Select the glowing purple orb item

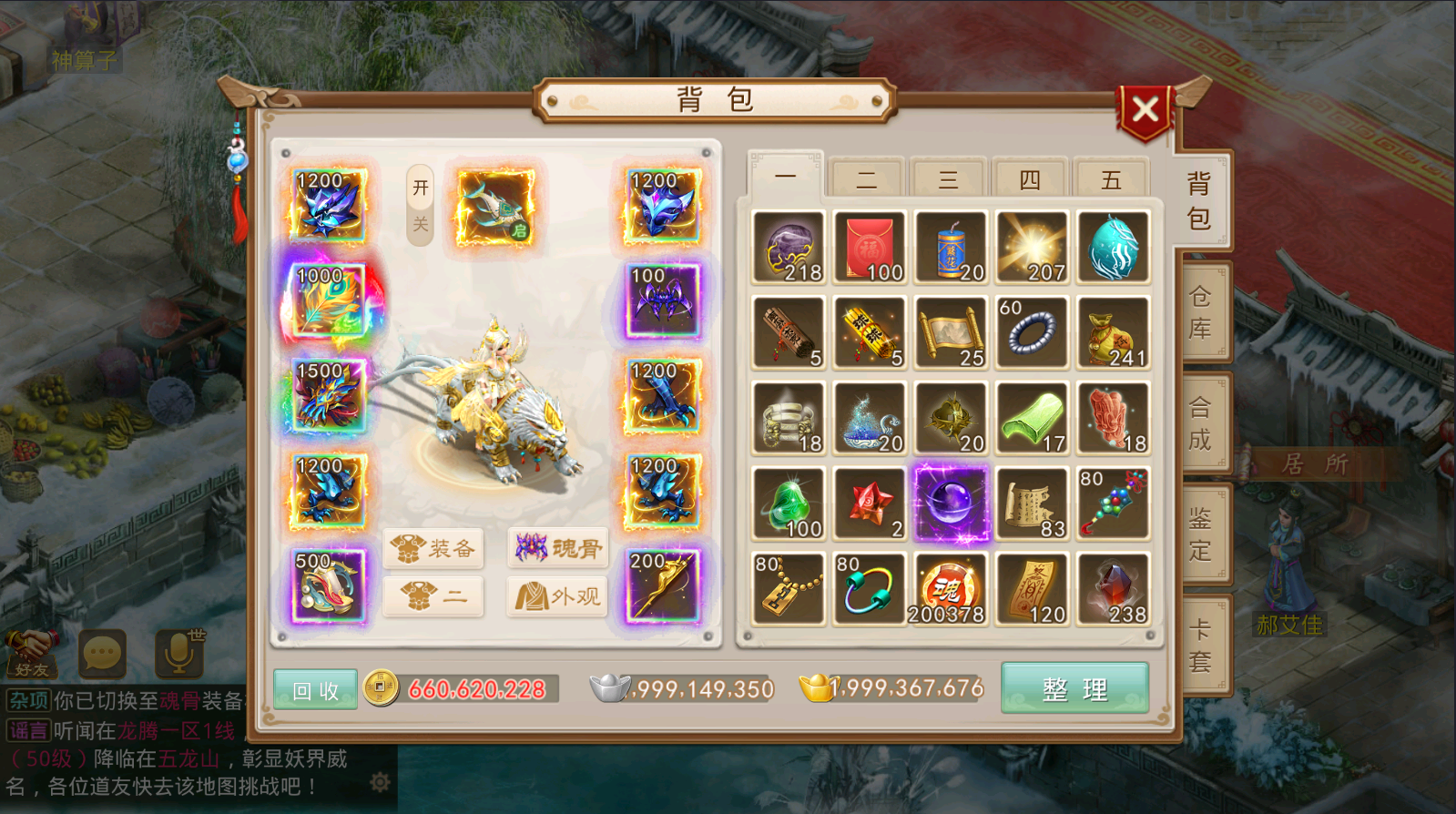951,504
